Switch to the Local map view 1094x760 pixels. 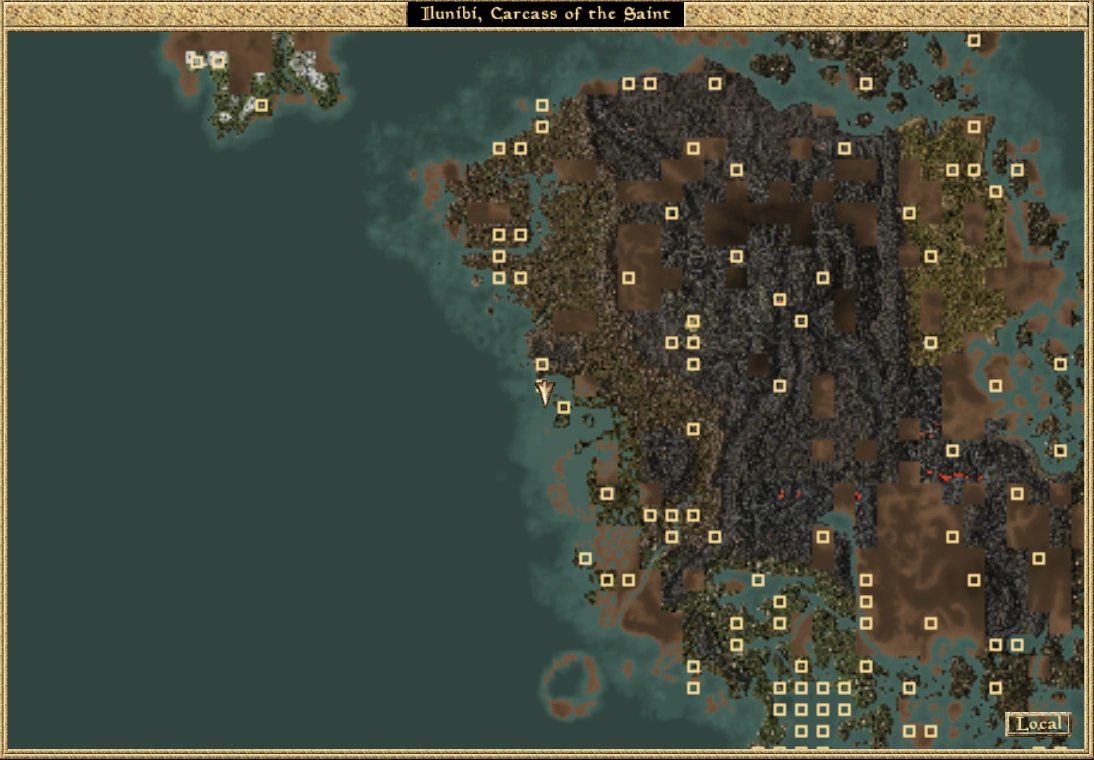tap(1038, 724)
